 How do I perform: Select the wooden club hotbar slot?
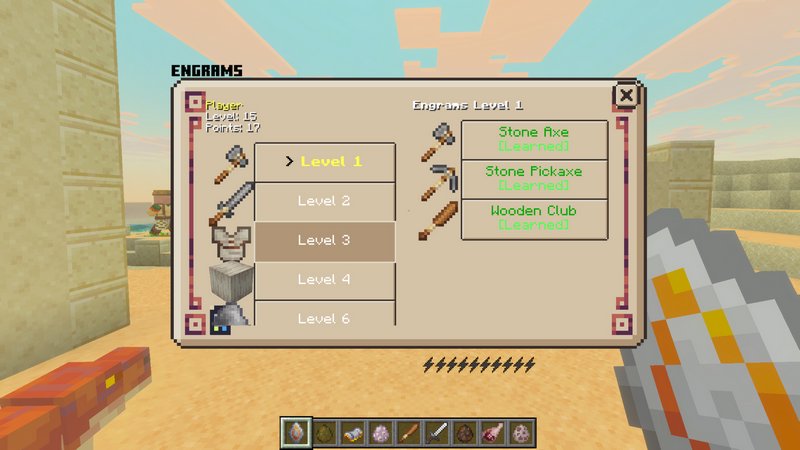(408, 433)
